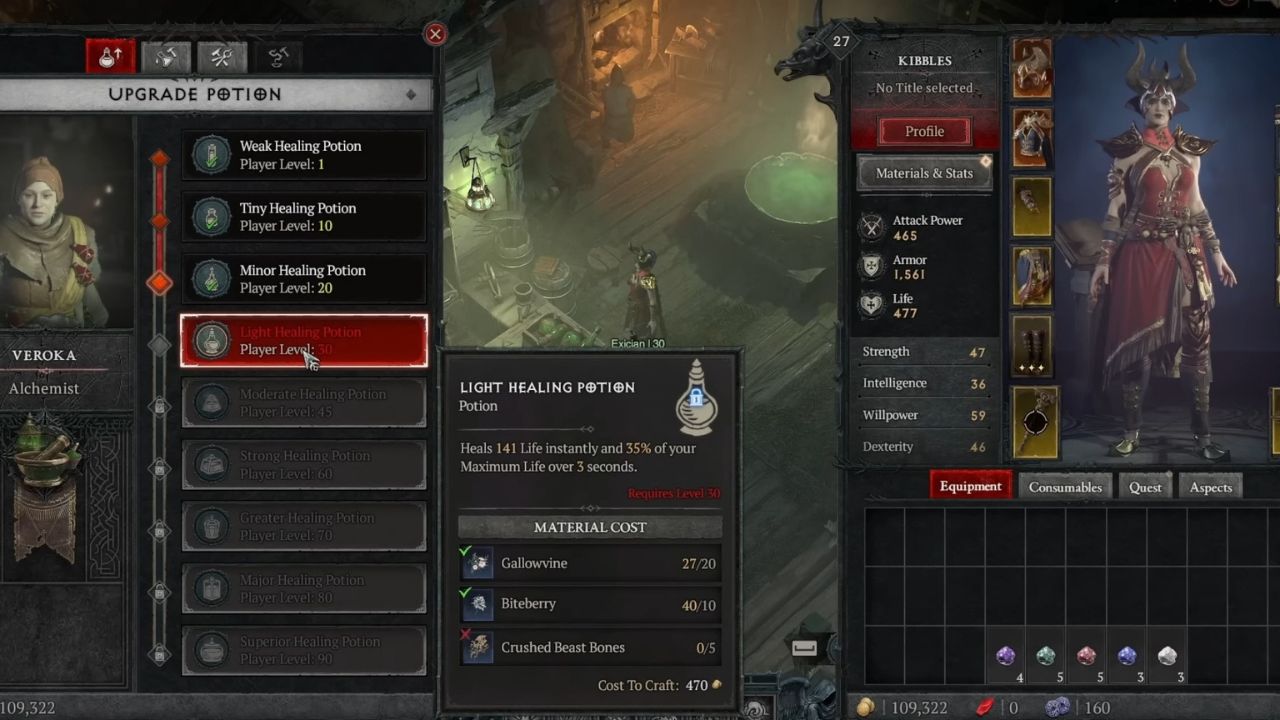
Task: Select the rightmost rune-shaped crafting icon
Action: point(277,57)
